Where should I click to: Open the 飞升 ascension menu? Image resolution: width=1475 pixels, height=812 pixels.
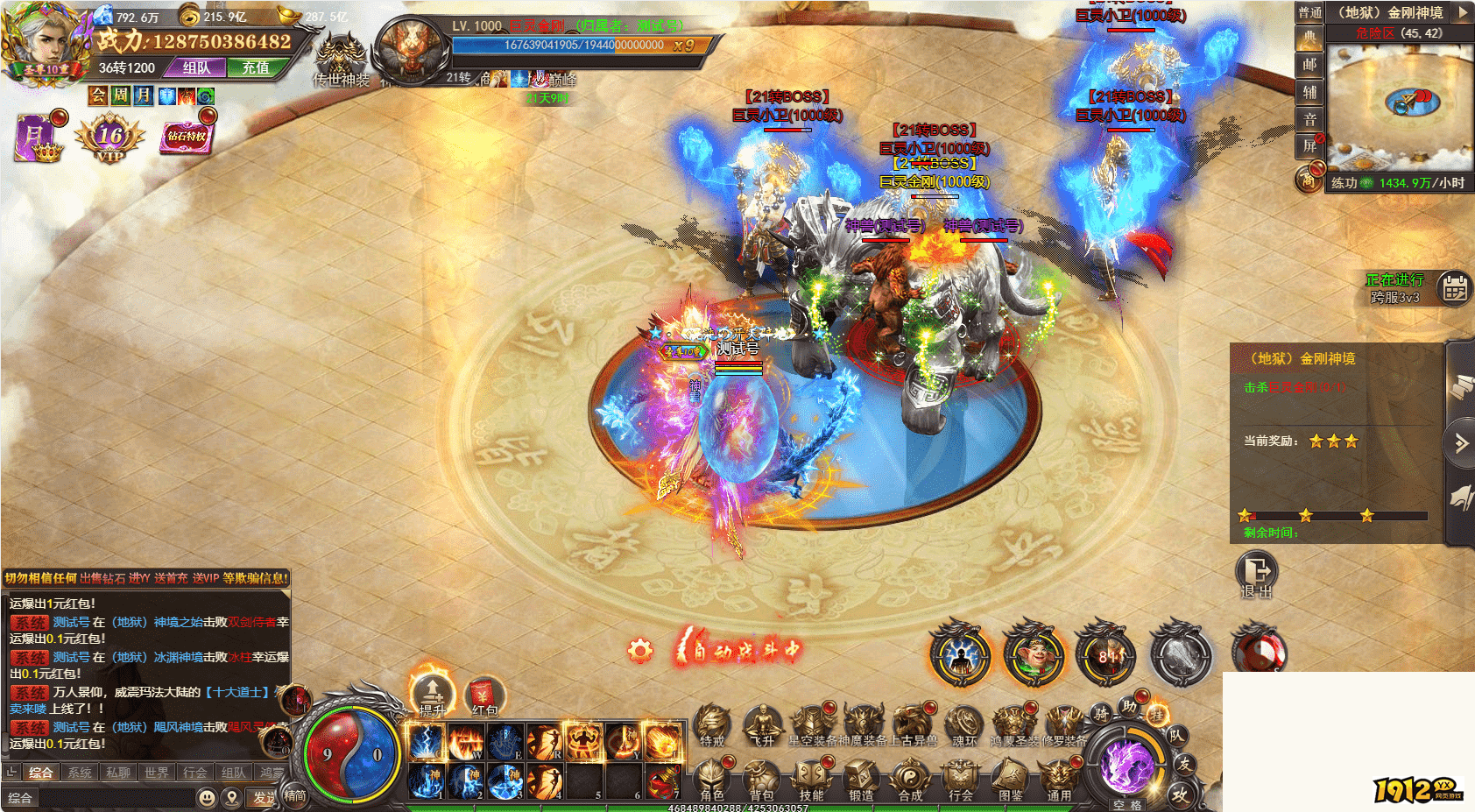pyautogui.click(x=763, y=726)
